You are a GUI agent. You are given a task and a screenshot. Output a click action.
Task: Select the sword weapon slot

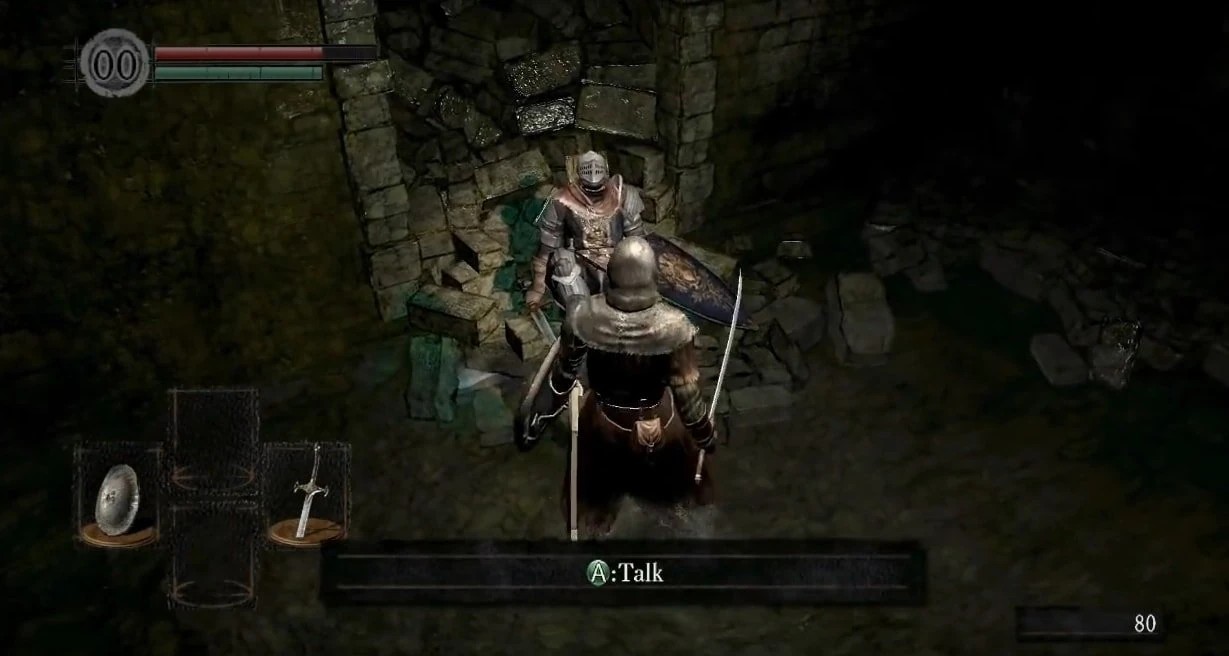tap(307, 493)
